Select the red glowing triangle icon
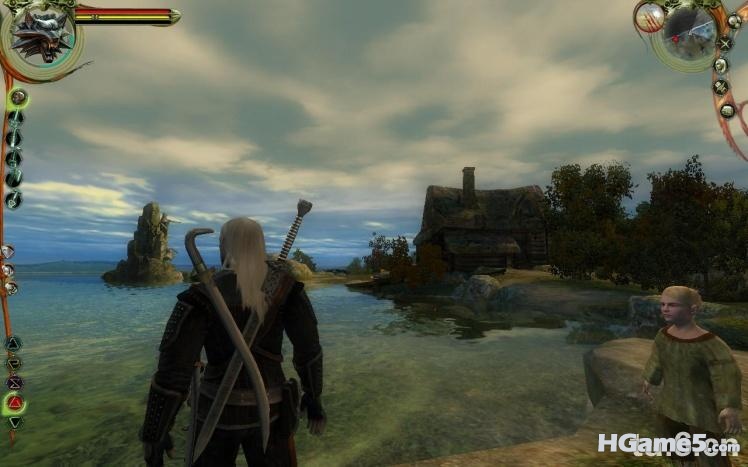The image size is (748, 467). (15, 403)
